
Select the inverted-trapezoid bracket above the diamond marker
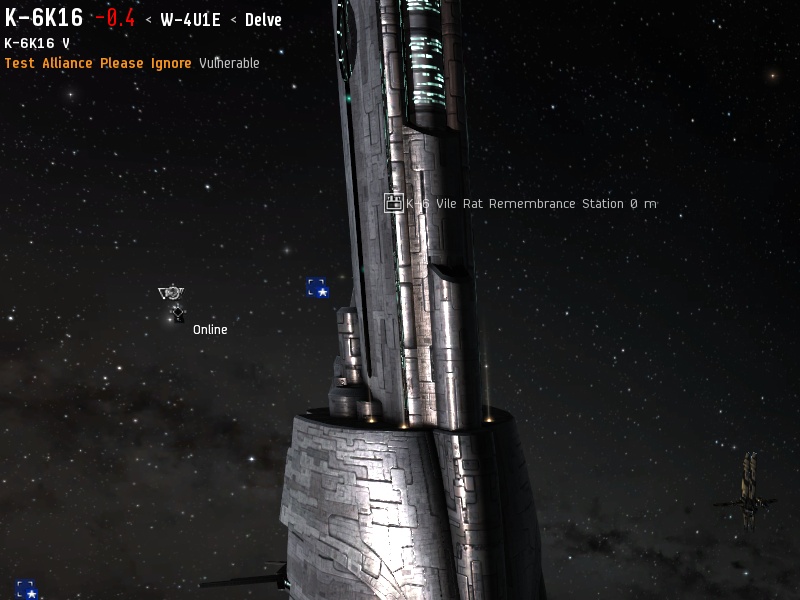point(171,292)
